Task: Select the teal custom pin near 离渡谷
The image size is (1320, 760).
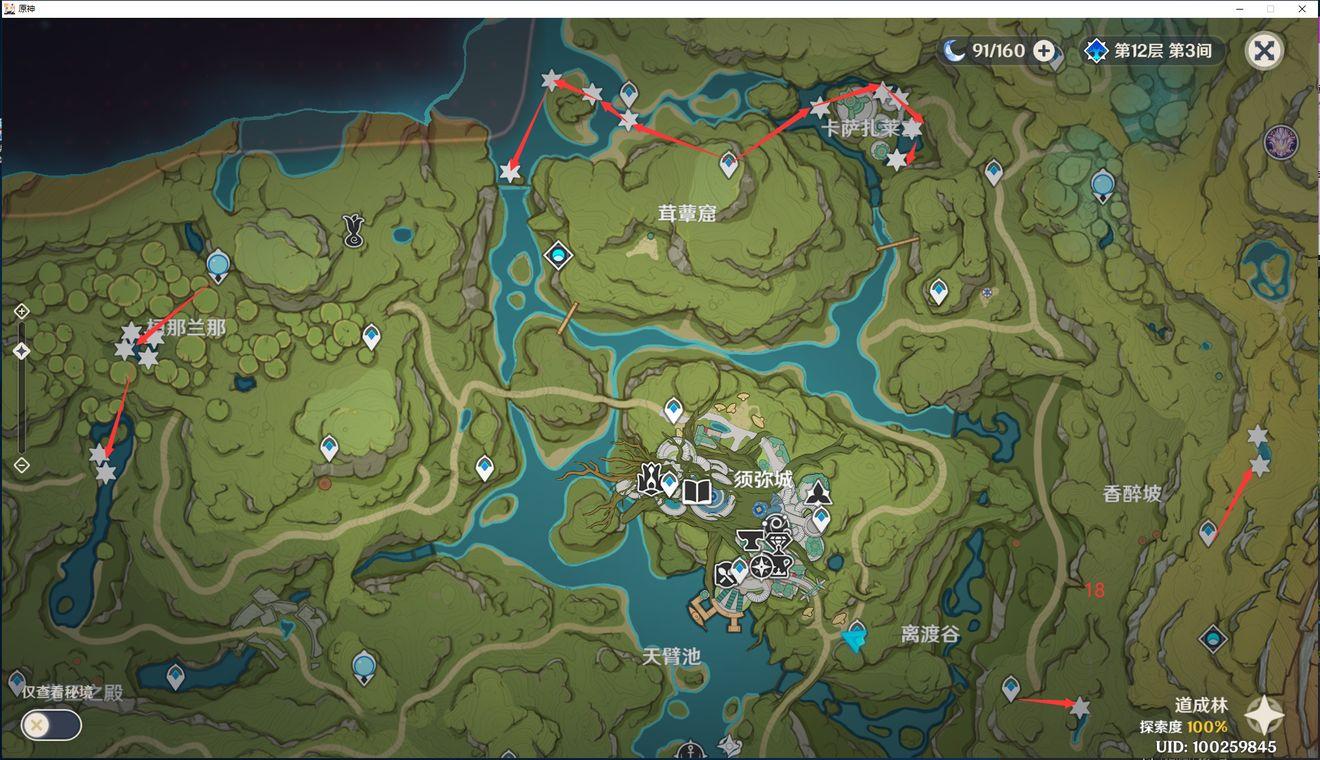Action: coord(853,639)
